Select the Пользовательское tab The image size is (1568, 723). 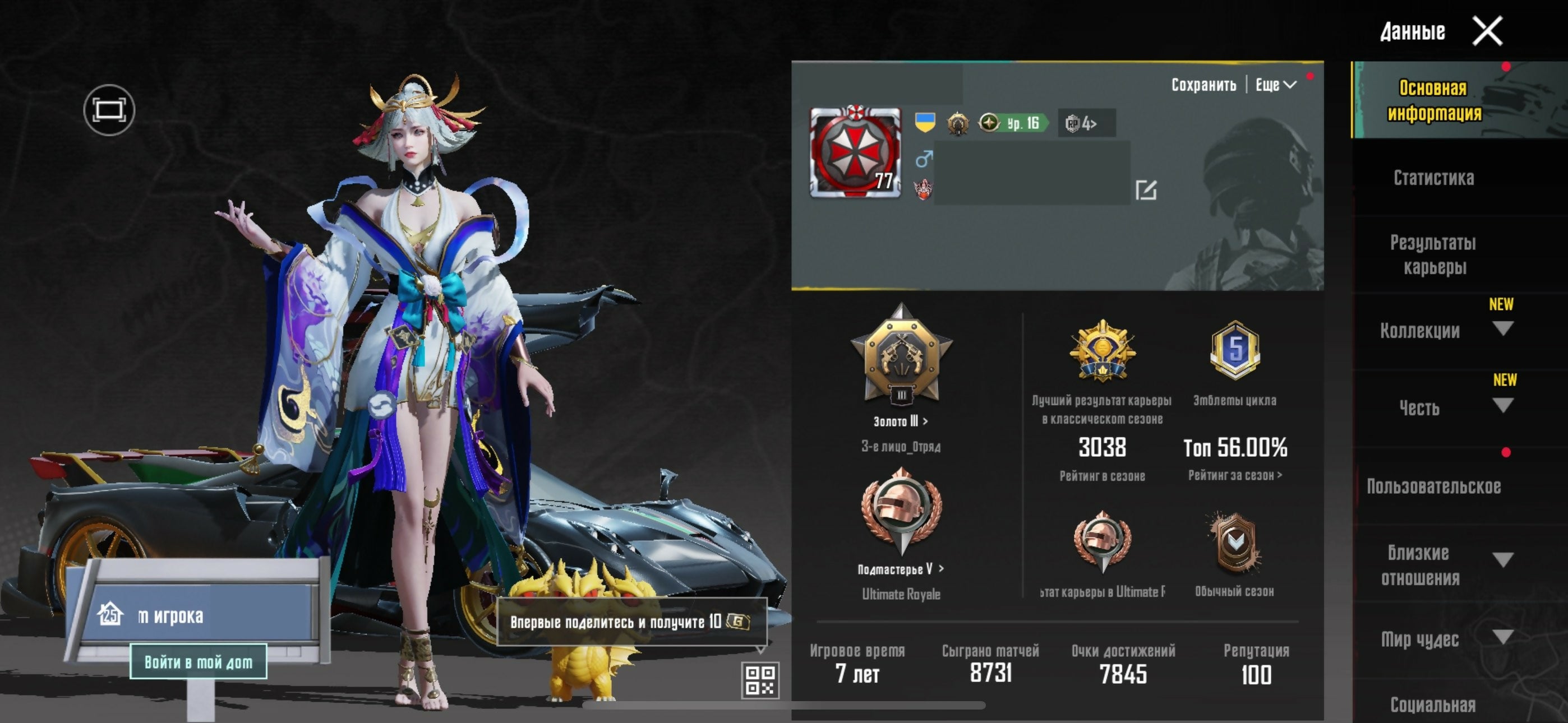pyautogui.click(x=1433, y=486)
